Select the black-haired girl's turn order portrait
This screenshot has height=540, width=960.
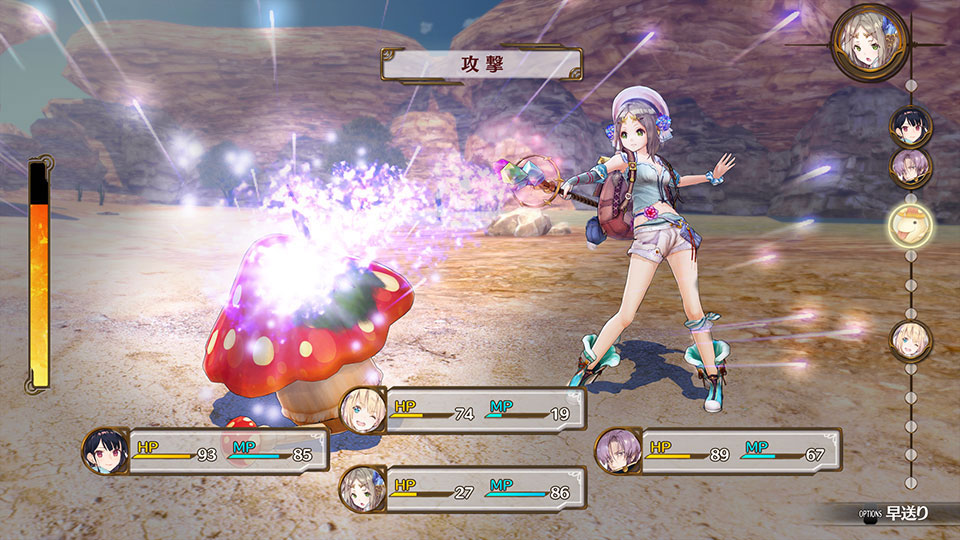coord(910,126)
